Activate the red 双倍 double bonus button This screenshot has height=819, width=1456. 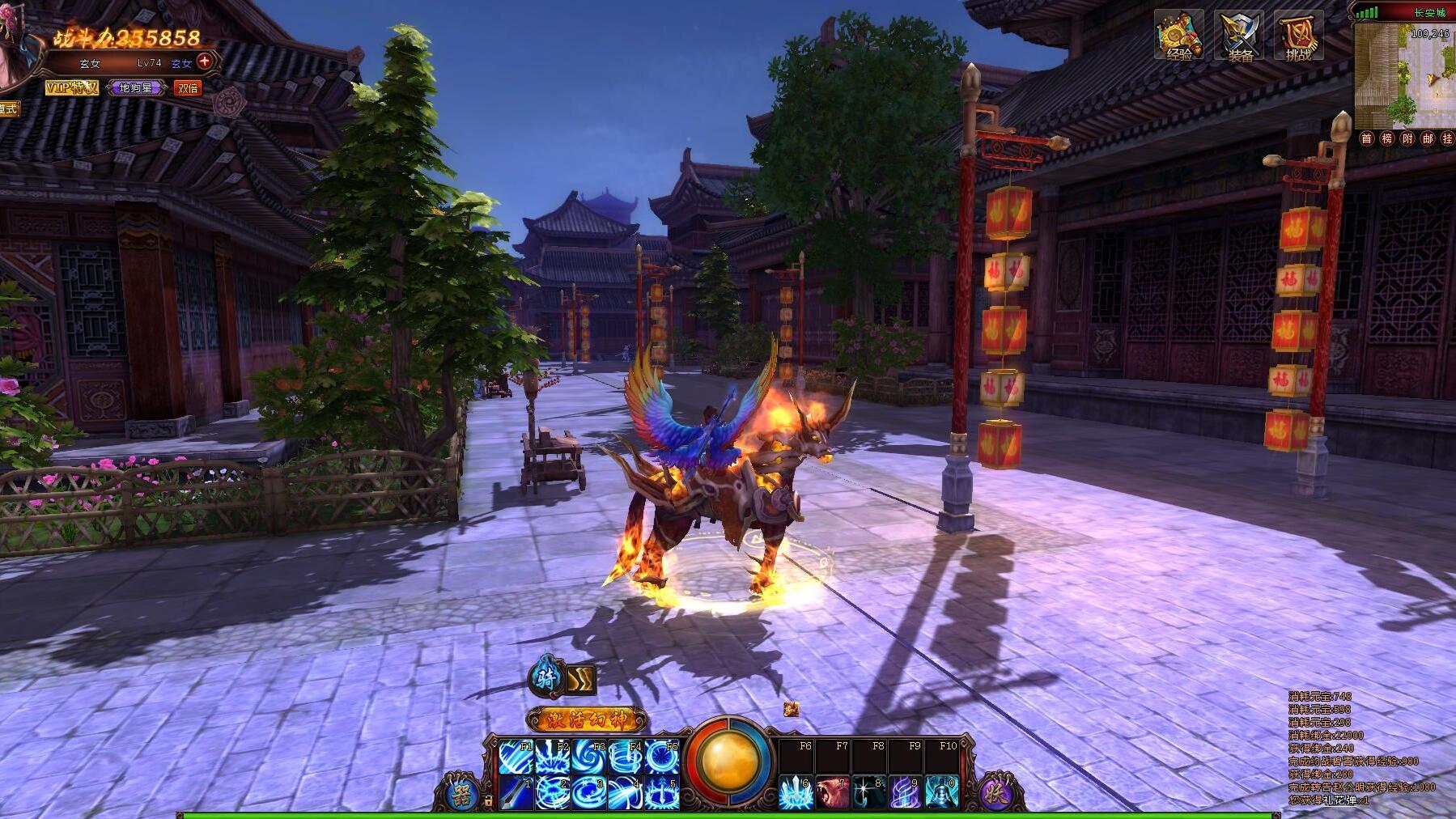(x=188, y=87)
